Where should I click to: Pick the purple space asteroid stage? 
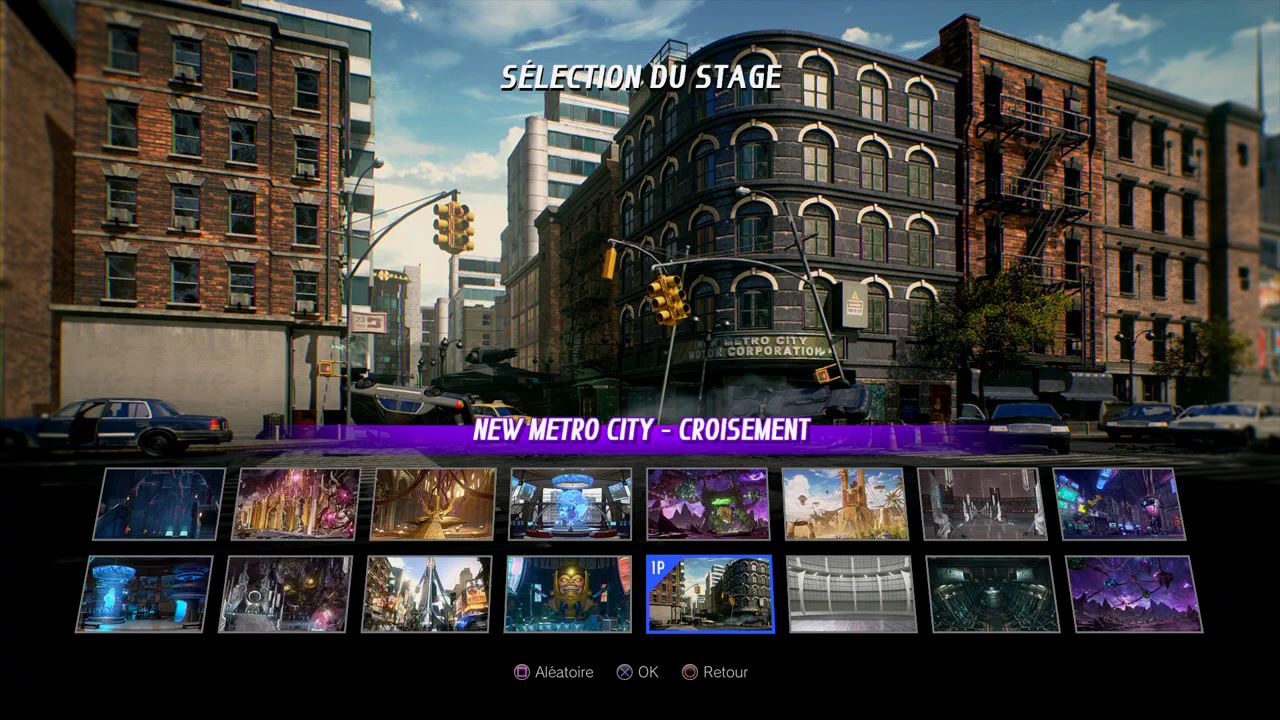[1134, 594]
